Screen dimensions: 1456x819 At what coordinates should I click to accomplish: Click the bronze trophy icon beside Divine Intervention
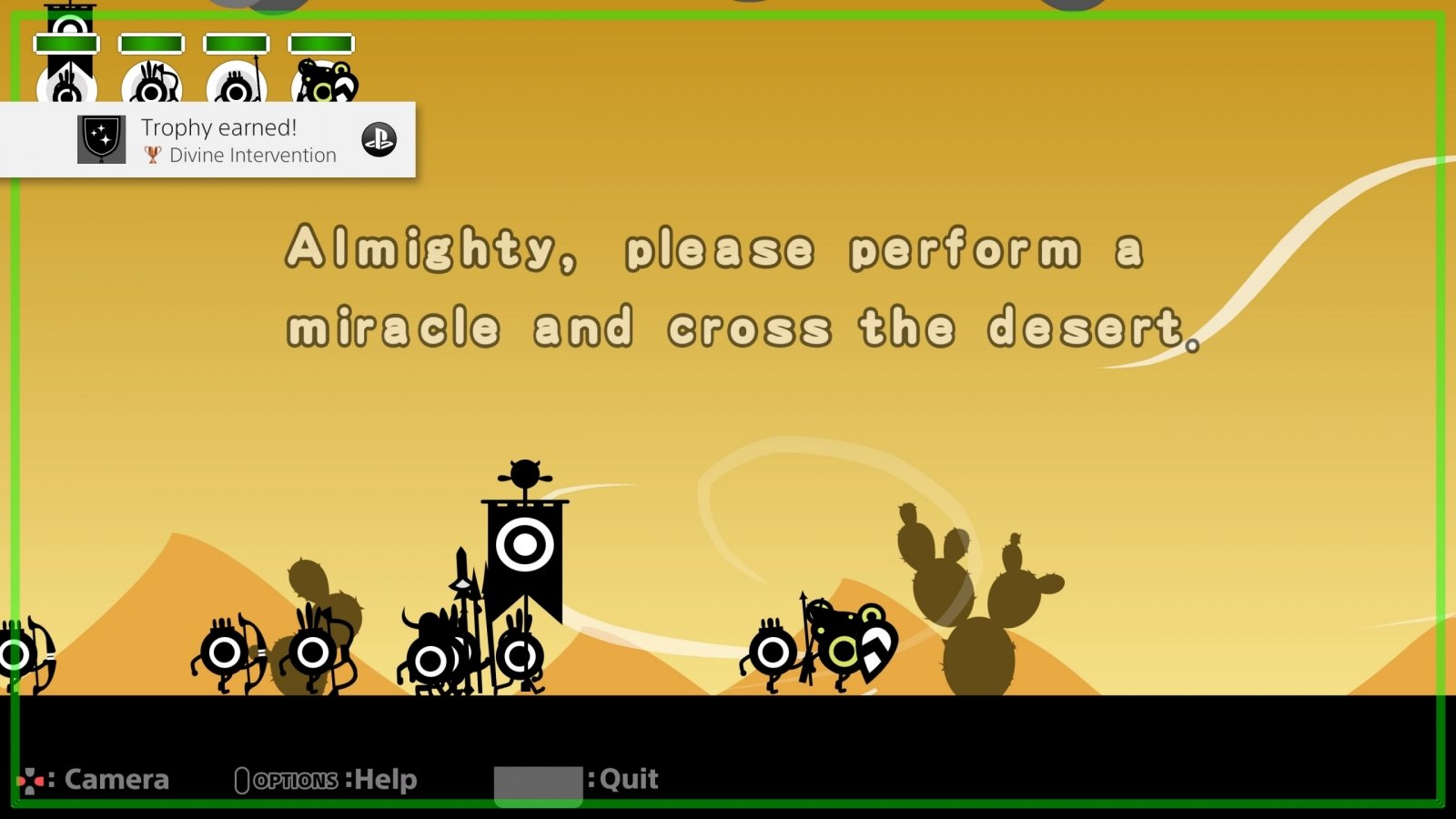pyautogui.click(x=151, y=155)
